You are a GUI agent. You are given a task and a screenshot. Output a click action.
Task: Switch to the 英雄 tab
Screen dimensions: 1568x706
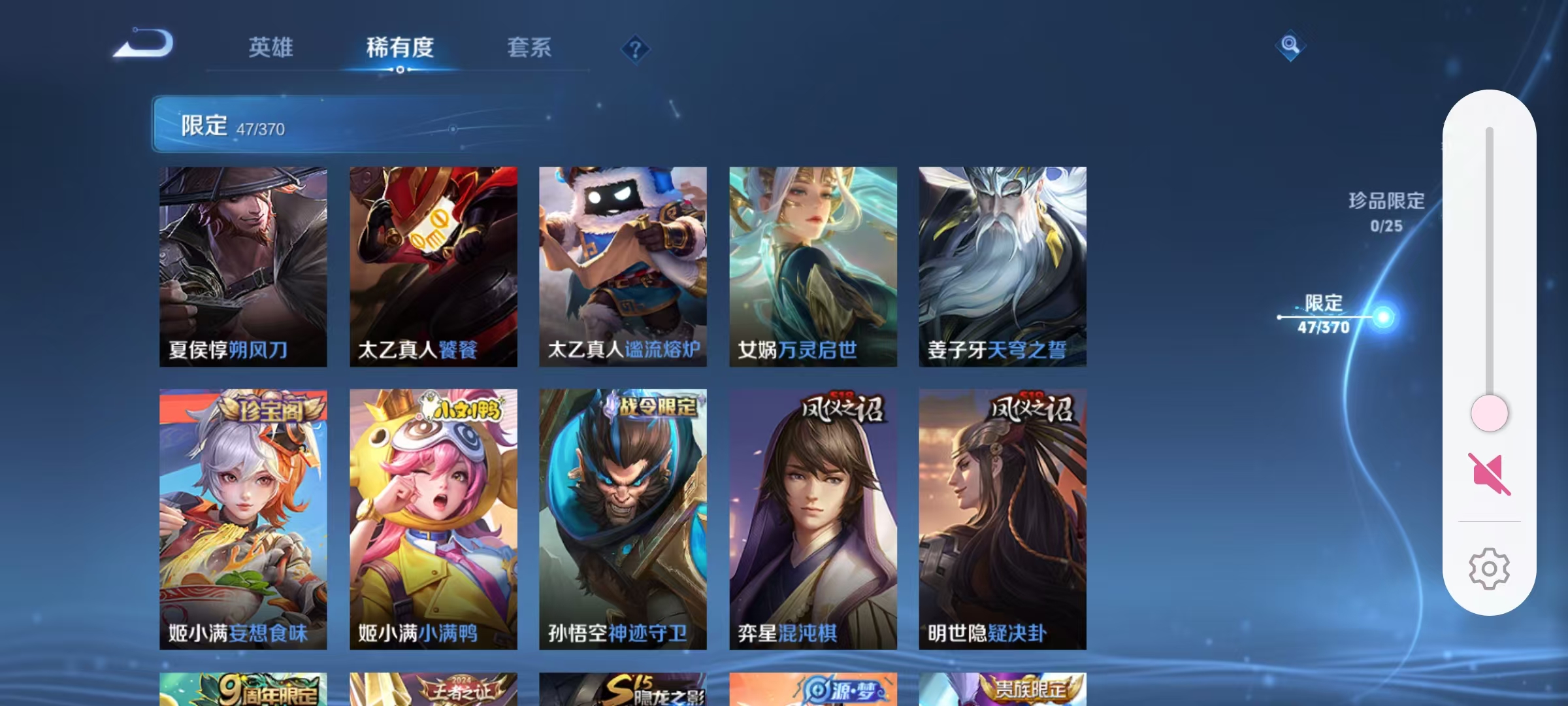[x=271, y=48]
